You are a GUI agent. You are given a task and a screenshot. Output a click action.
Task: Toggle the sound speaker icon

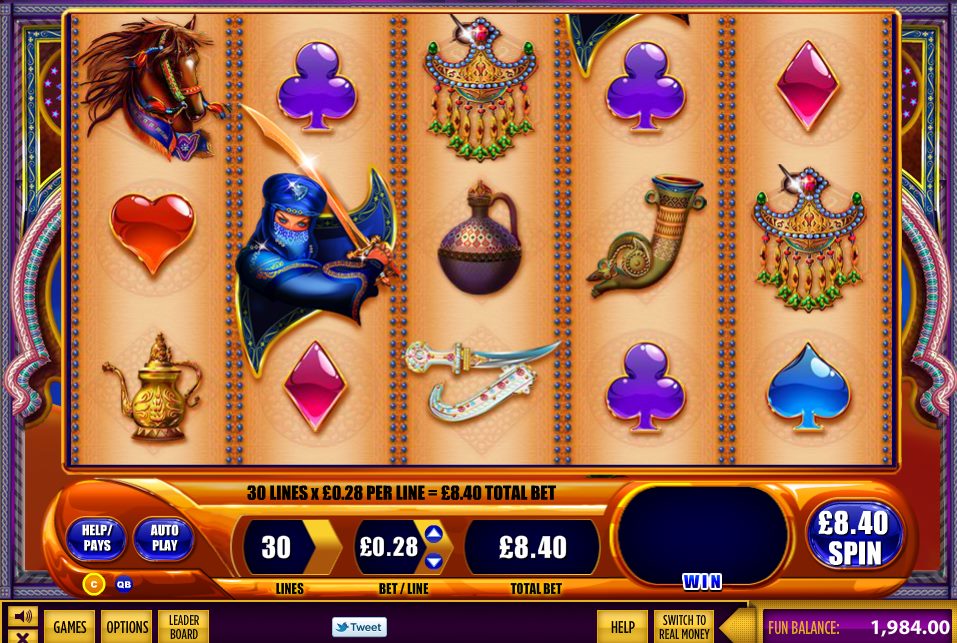pyautogui.click(x=22, y=616)
